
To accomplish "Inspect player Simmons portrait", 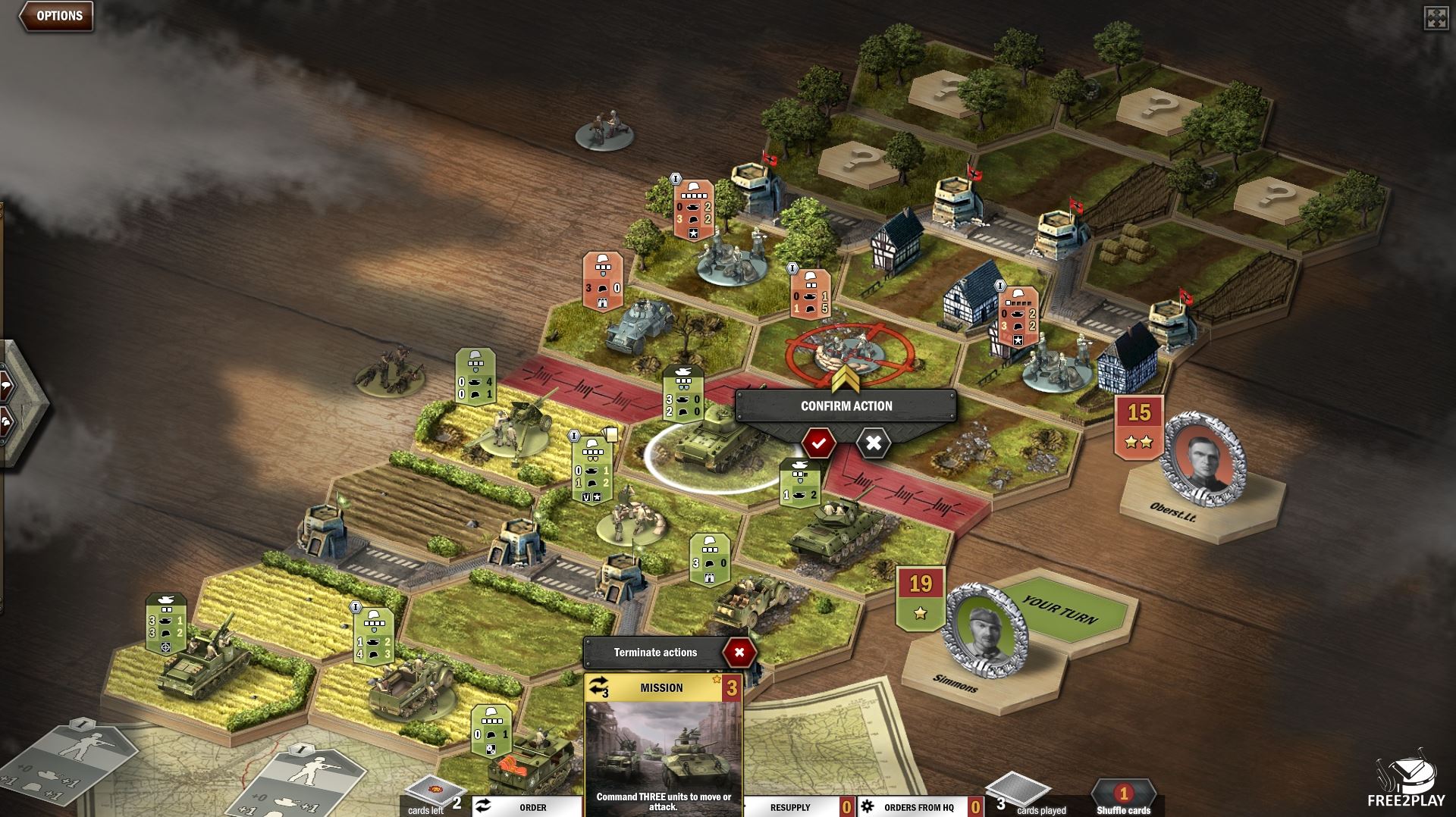I will (984, 631).
